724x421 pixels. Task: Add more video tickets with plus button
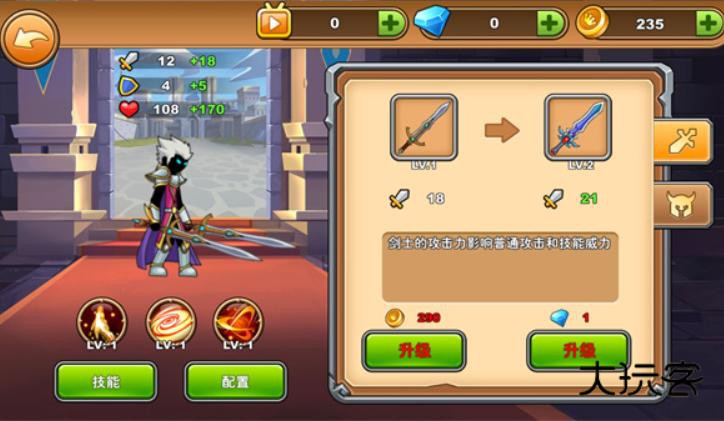point(390,23)
